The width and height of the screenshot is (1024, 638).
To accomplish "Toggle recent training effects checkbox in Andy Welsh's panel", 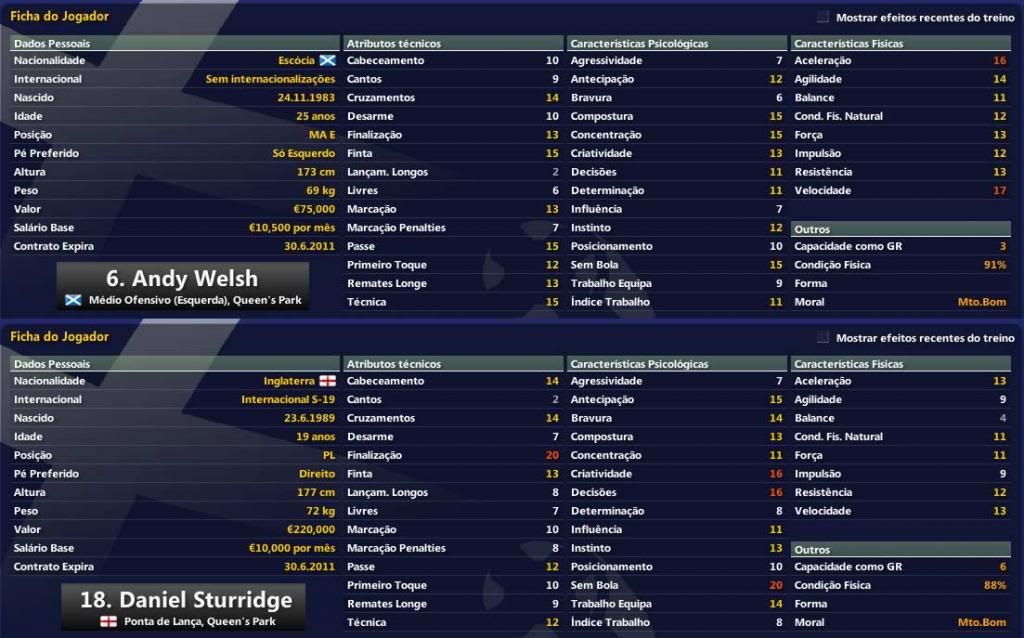I will pyautogui.click(x=823, y=17).
